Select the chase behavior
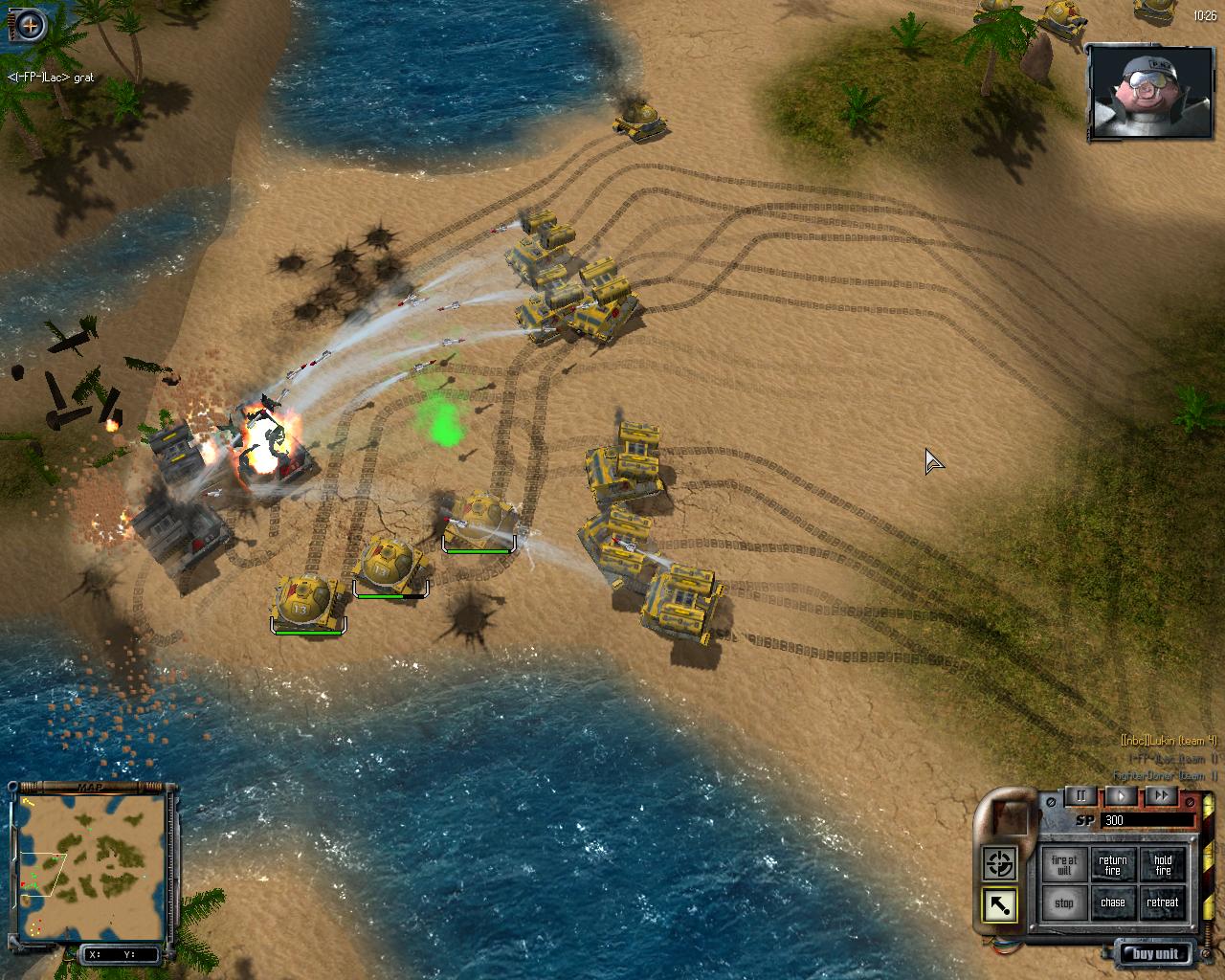The width and height of the screenshot is (1225, 980). [x=1113, y=902]
